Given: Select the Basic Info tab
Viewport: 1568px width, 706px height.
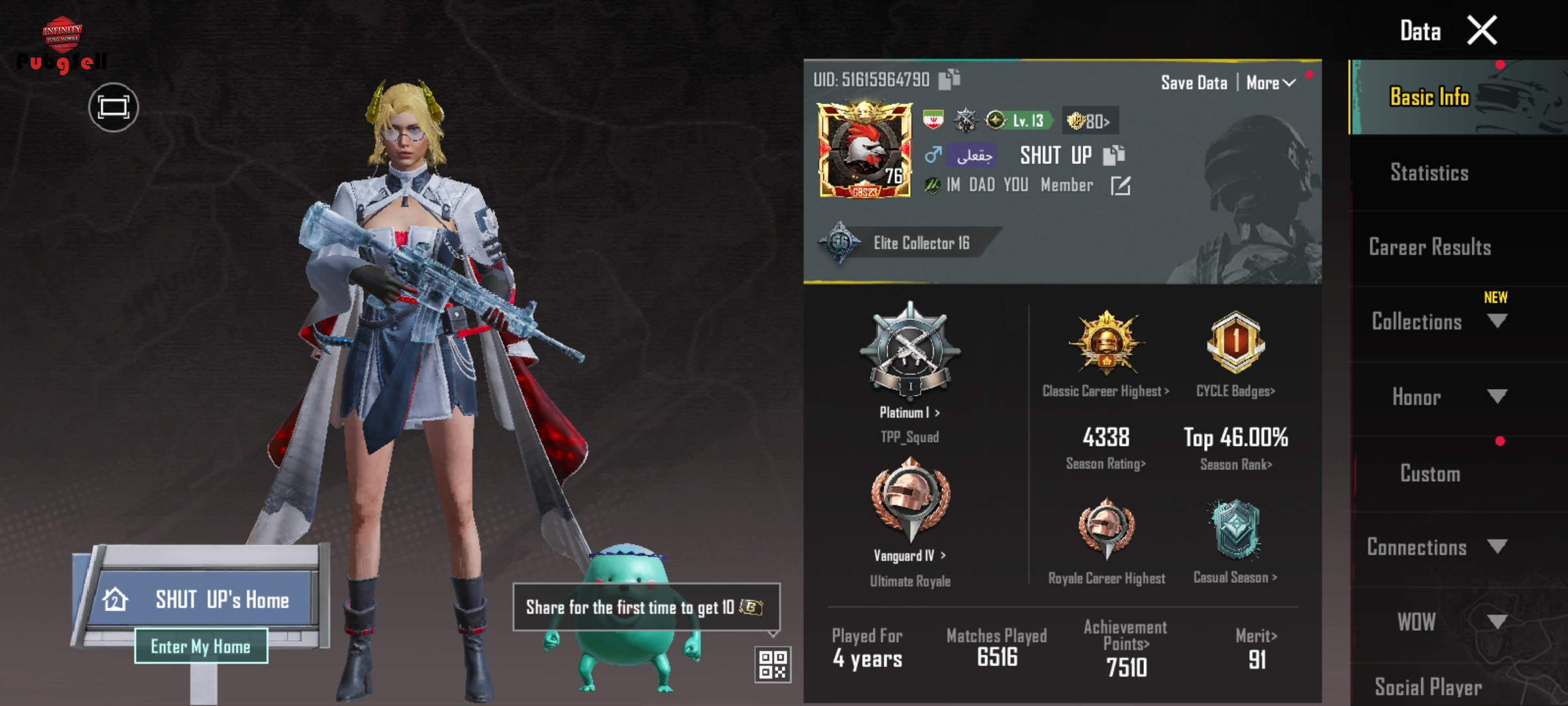Looking at the screenshot, I should pyautogui.click(x=1429, y=97).
